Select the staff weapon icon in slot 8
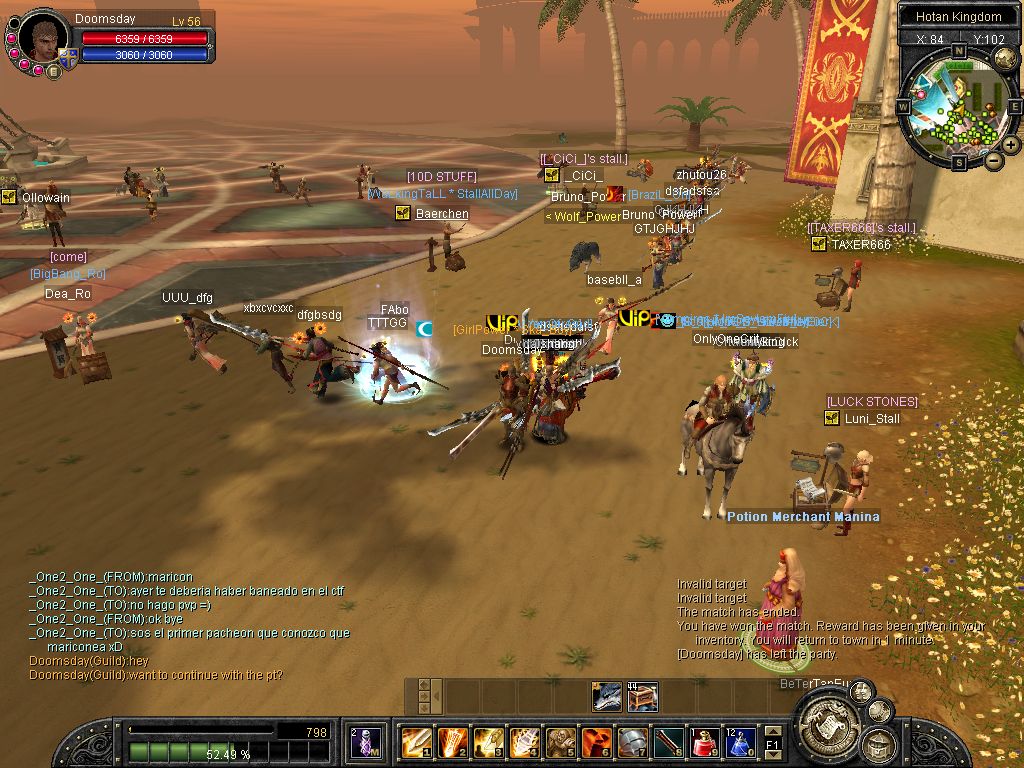1024x768 pixels. coord(668,742)
